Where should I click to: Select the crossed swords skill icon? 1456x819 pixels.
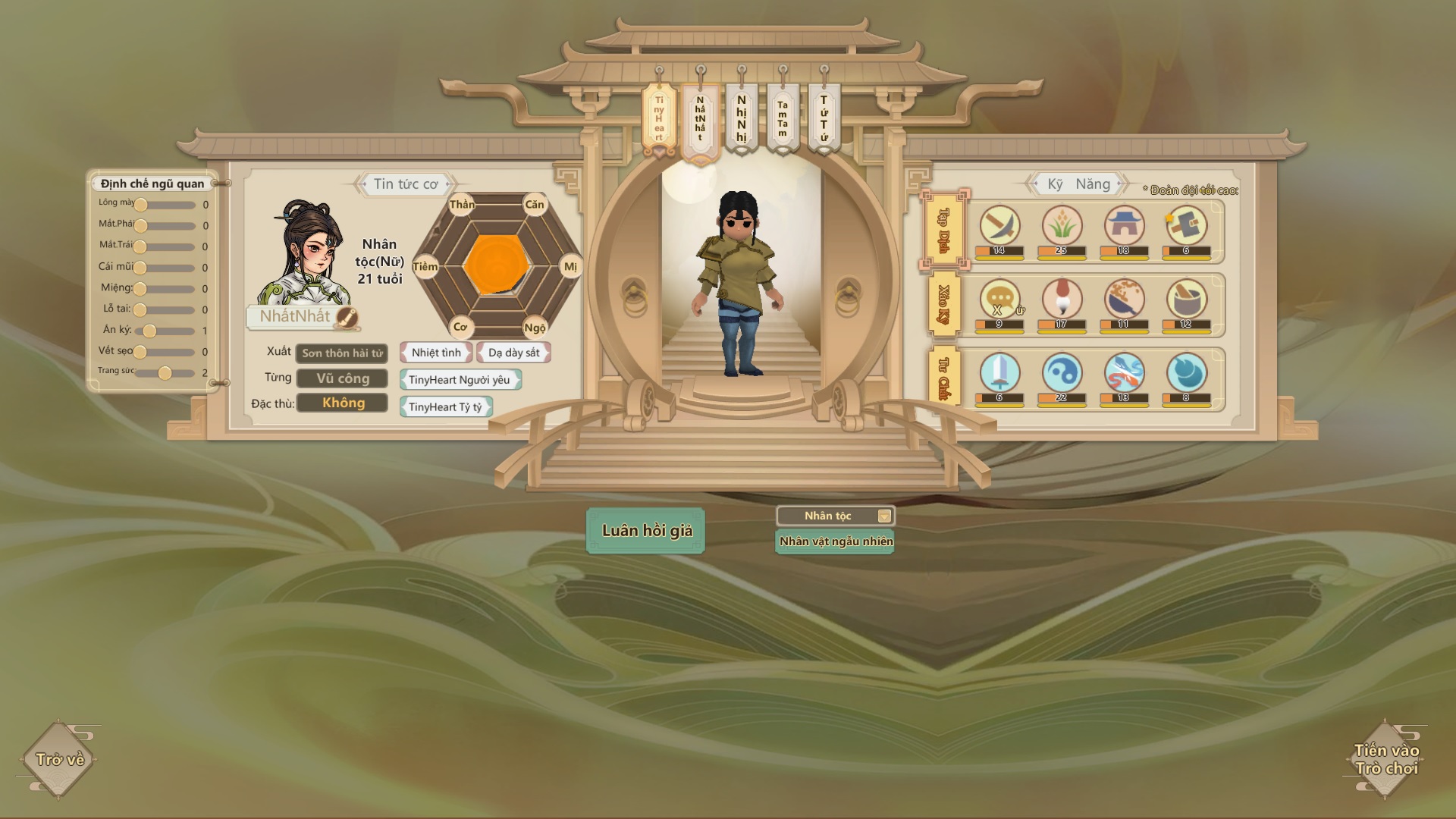999,225
